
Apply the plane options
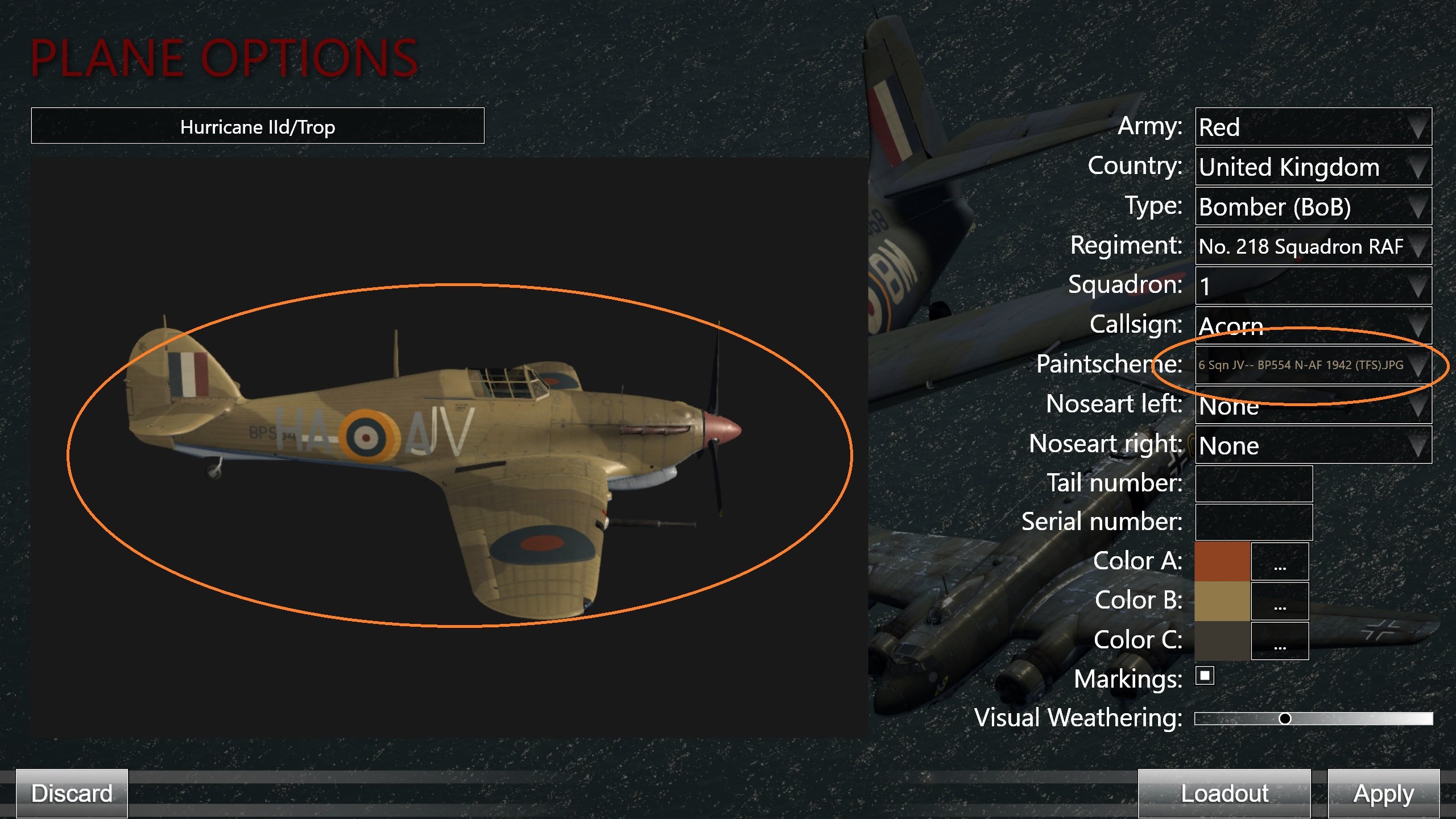coord(1383,793)
